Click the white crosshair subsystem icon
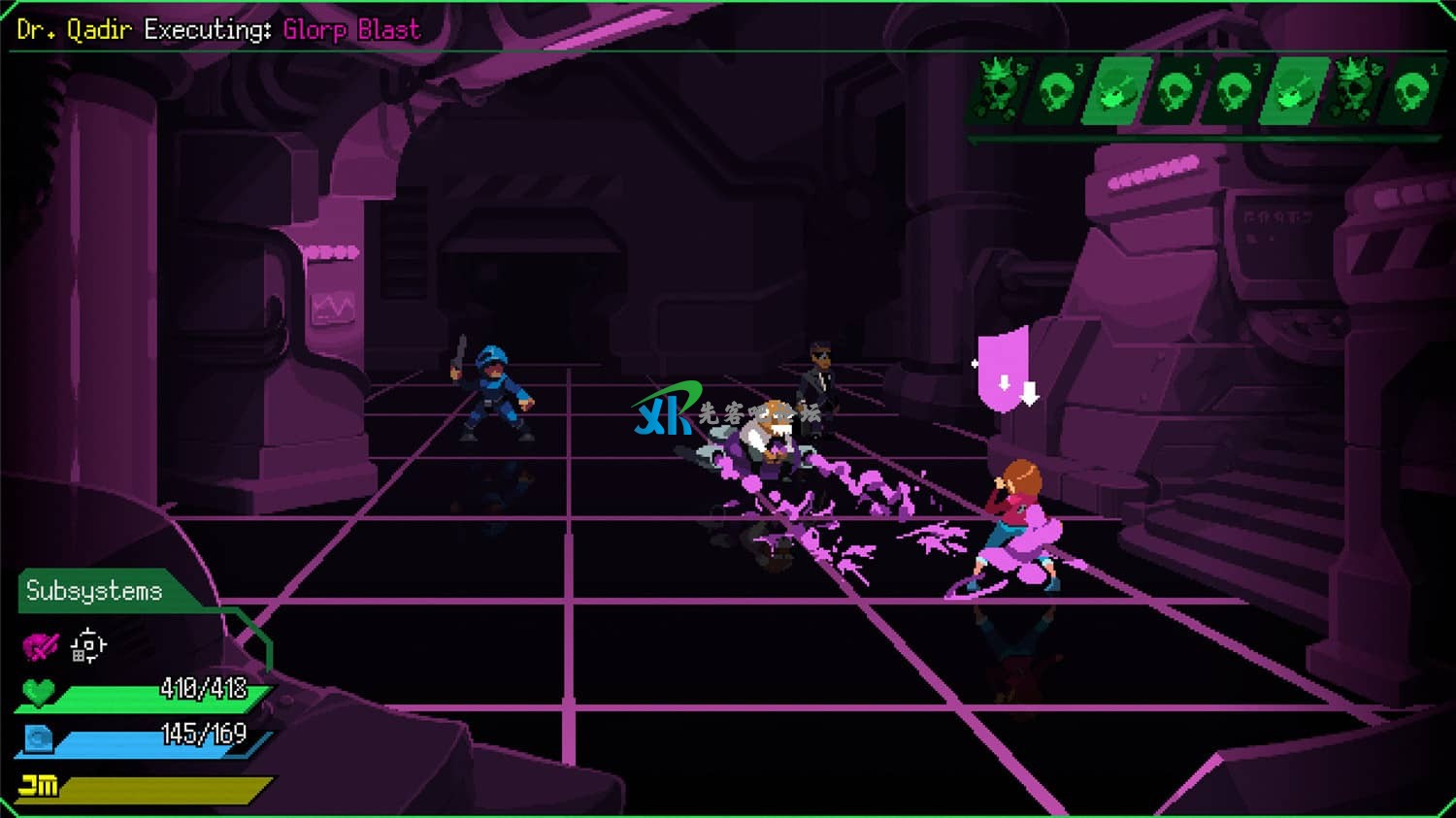The height and width of the screenshot is (818, 1456). coord(88,645)
